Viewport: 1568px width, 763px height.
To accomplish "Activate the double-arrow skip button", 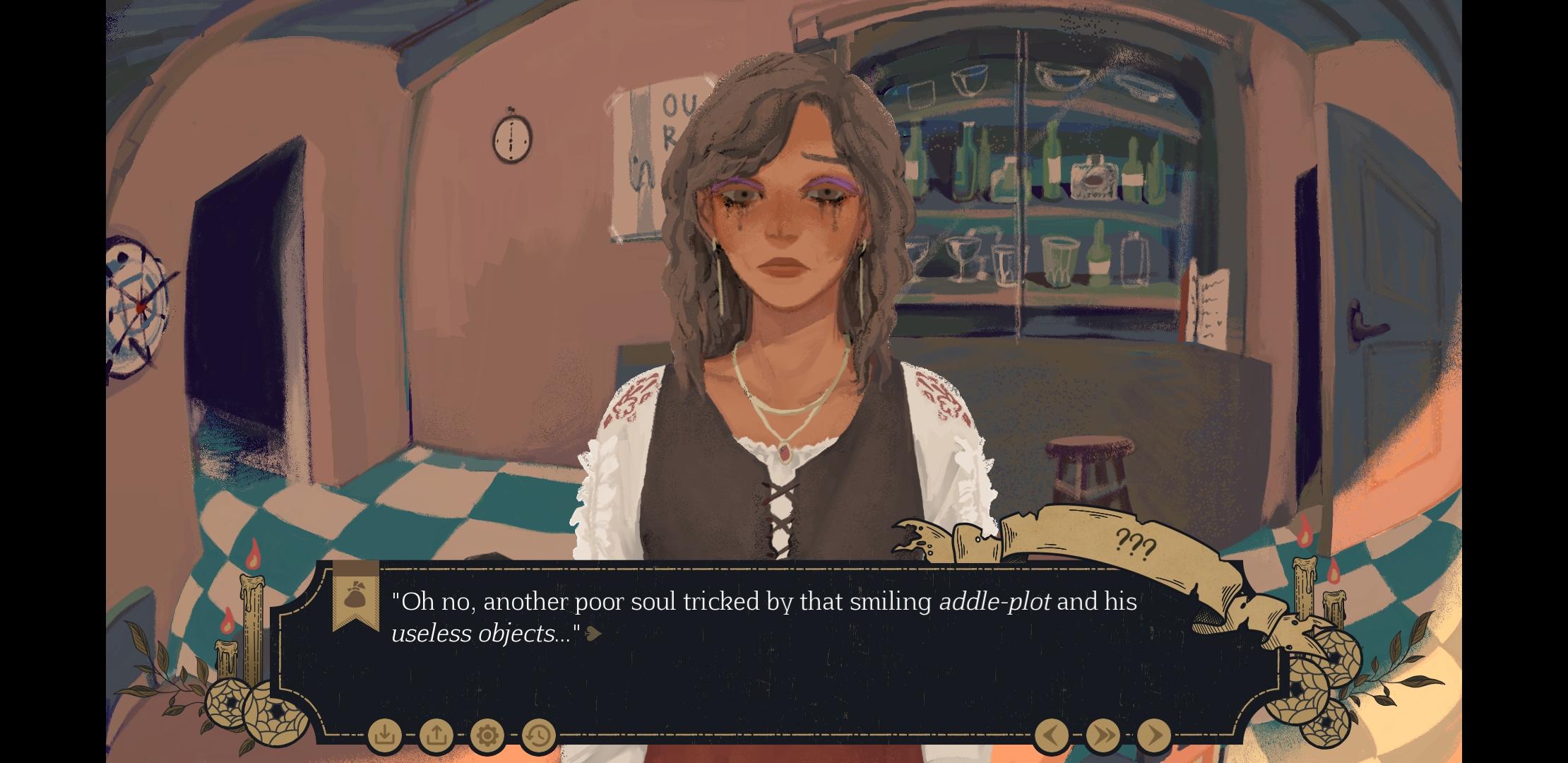I will [x=1103, y=735].
